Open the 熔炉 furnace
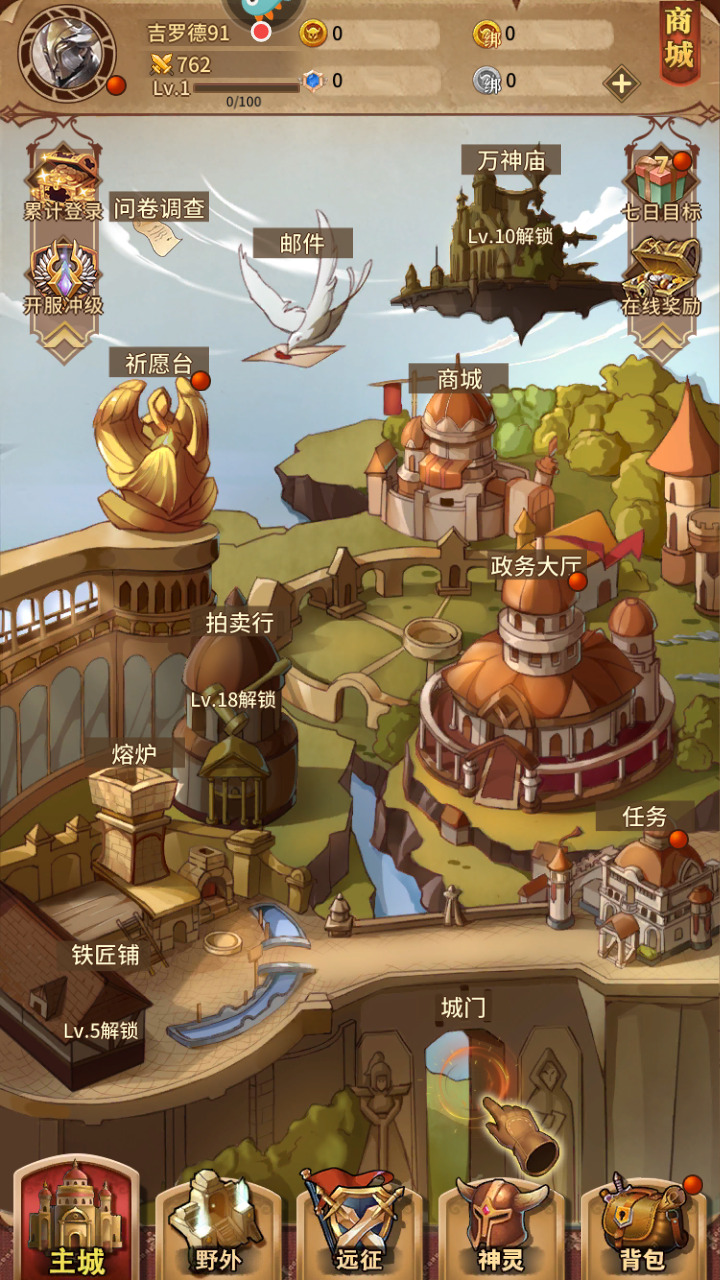 click(x=130, y=810)
